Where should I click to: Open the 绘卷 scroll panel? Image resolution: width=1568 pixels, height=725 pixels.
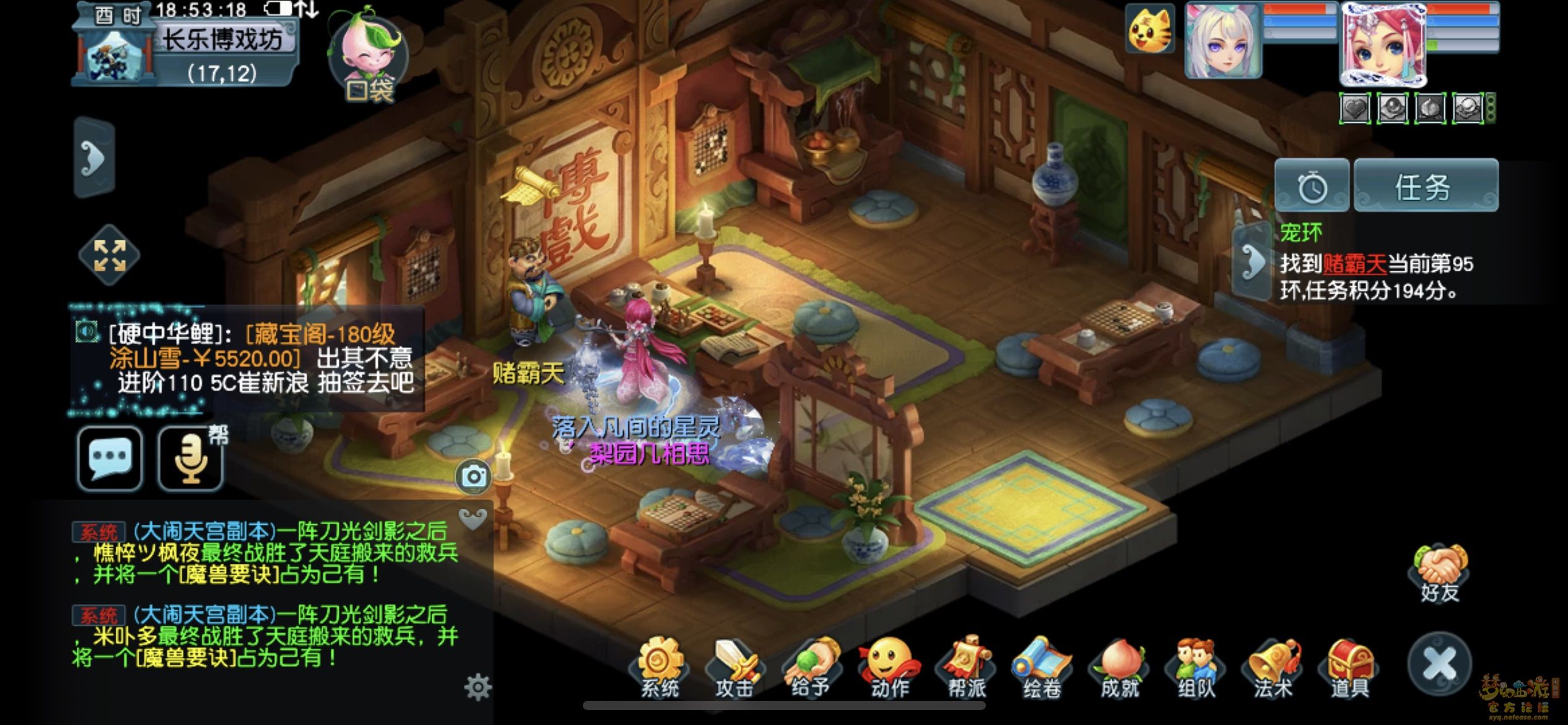[x=1042, y=668]
